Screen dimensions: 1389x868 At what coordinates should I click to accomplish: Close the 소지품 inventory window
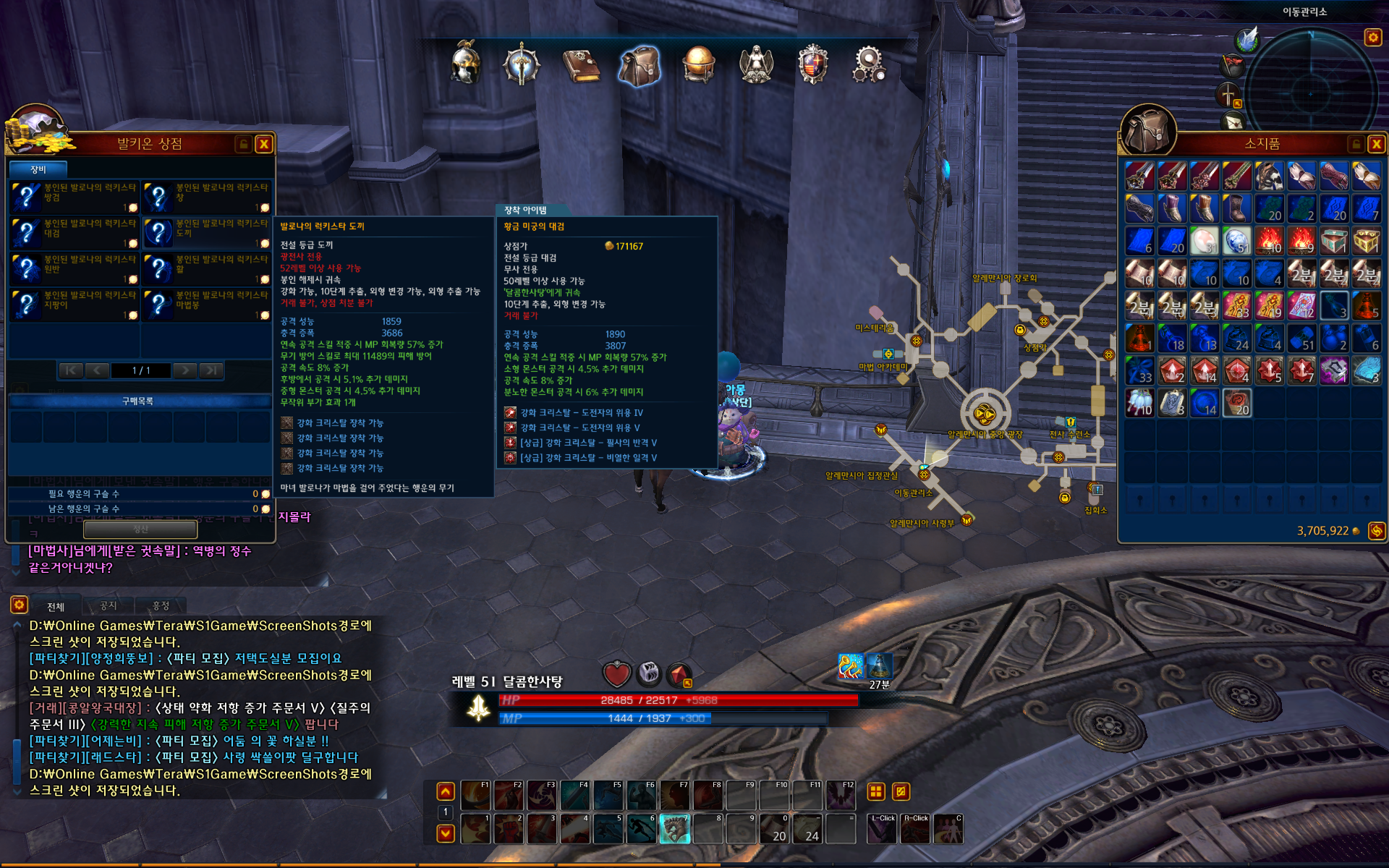(1376, 144)
